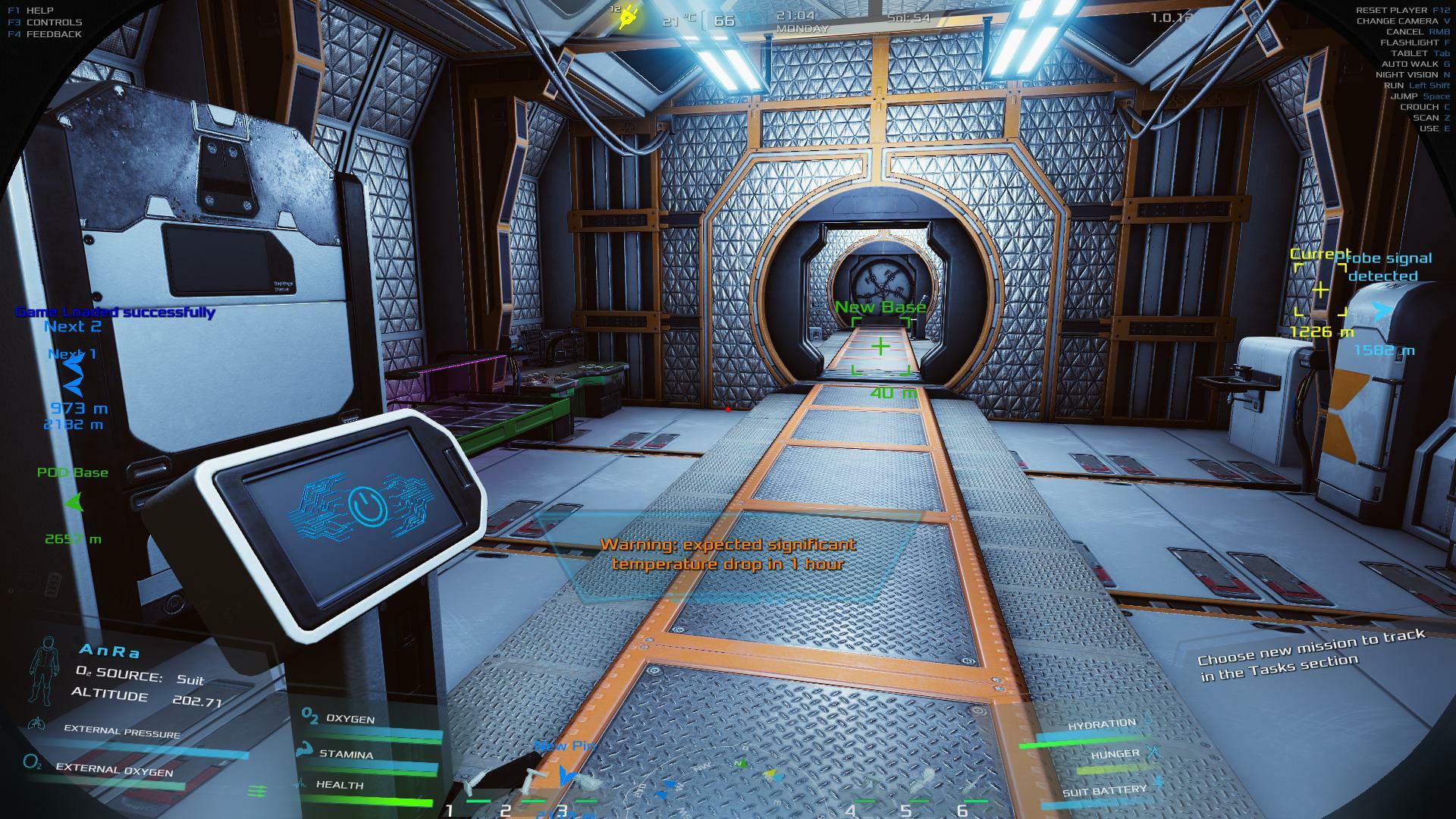Click the Next 1 waypoint arrow
Screen dimensions: 1456x819
point(73,376)
